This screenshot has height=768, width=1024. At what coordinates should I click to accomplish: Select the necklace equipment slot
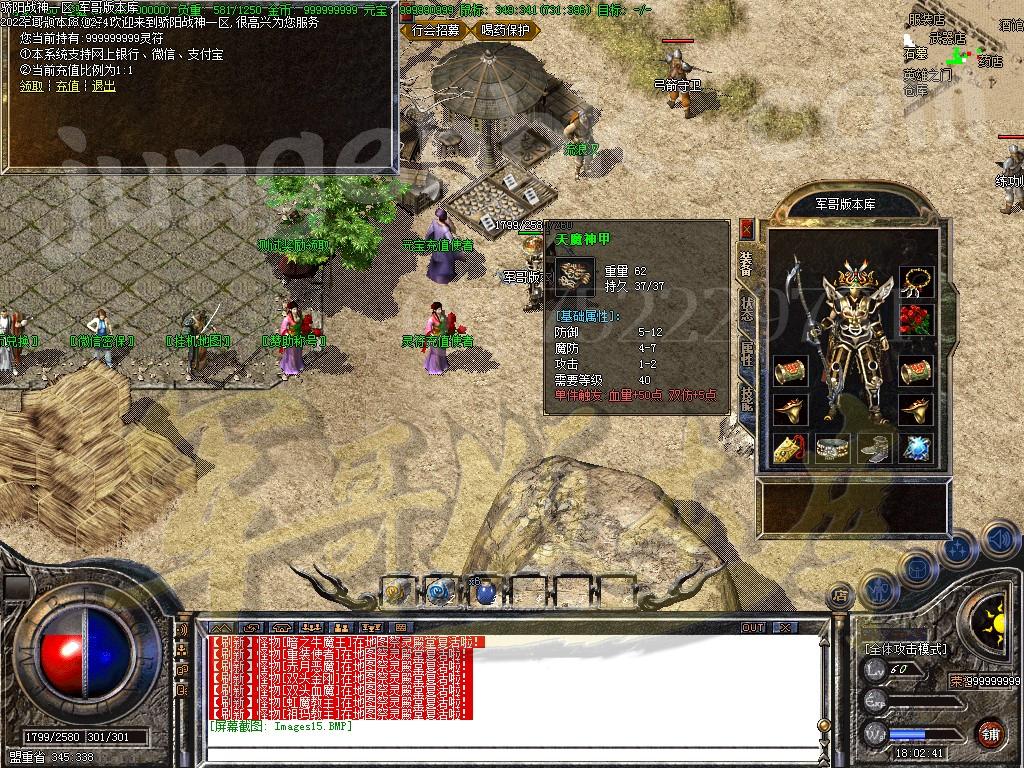pos(915,281)
